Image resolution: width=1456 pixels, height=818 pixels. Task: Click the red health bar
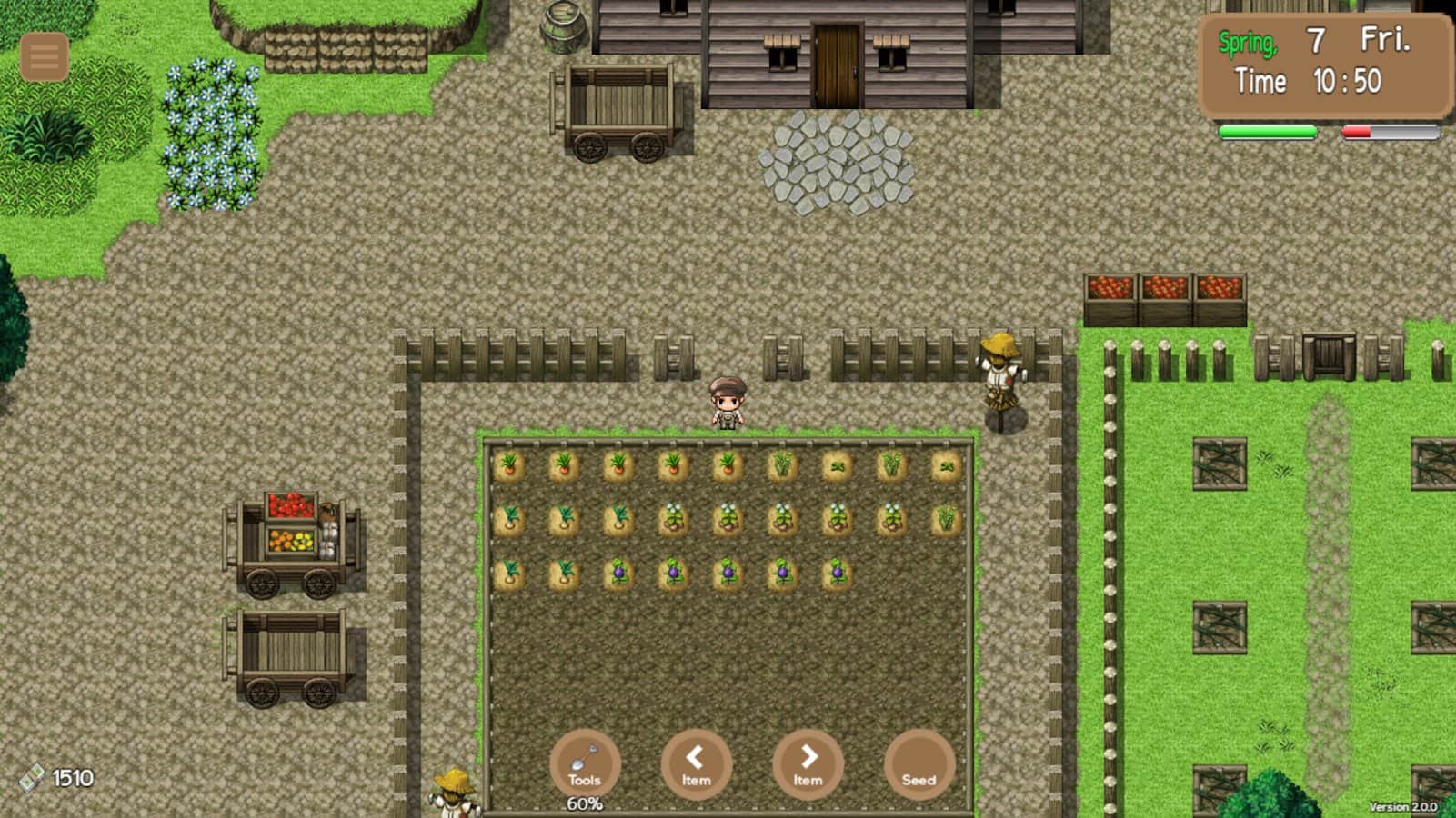click(x=1357, y=132)
